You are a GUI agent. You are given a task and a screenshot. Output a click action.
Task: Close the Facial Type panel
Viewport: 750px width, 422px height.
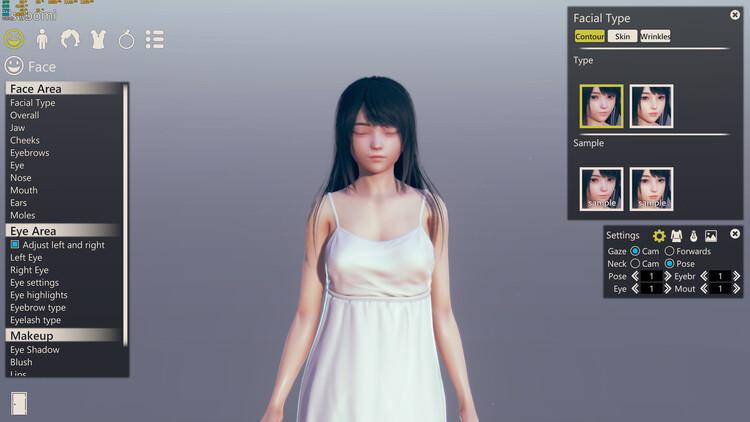tap(737, 15)
